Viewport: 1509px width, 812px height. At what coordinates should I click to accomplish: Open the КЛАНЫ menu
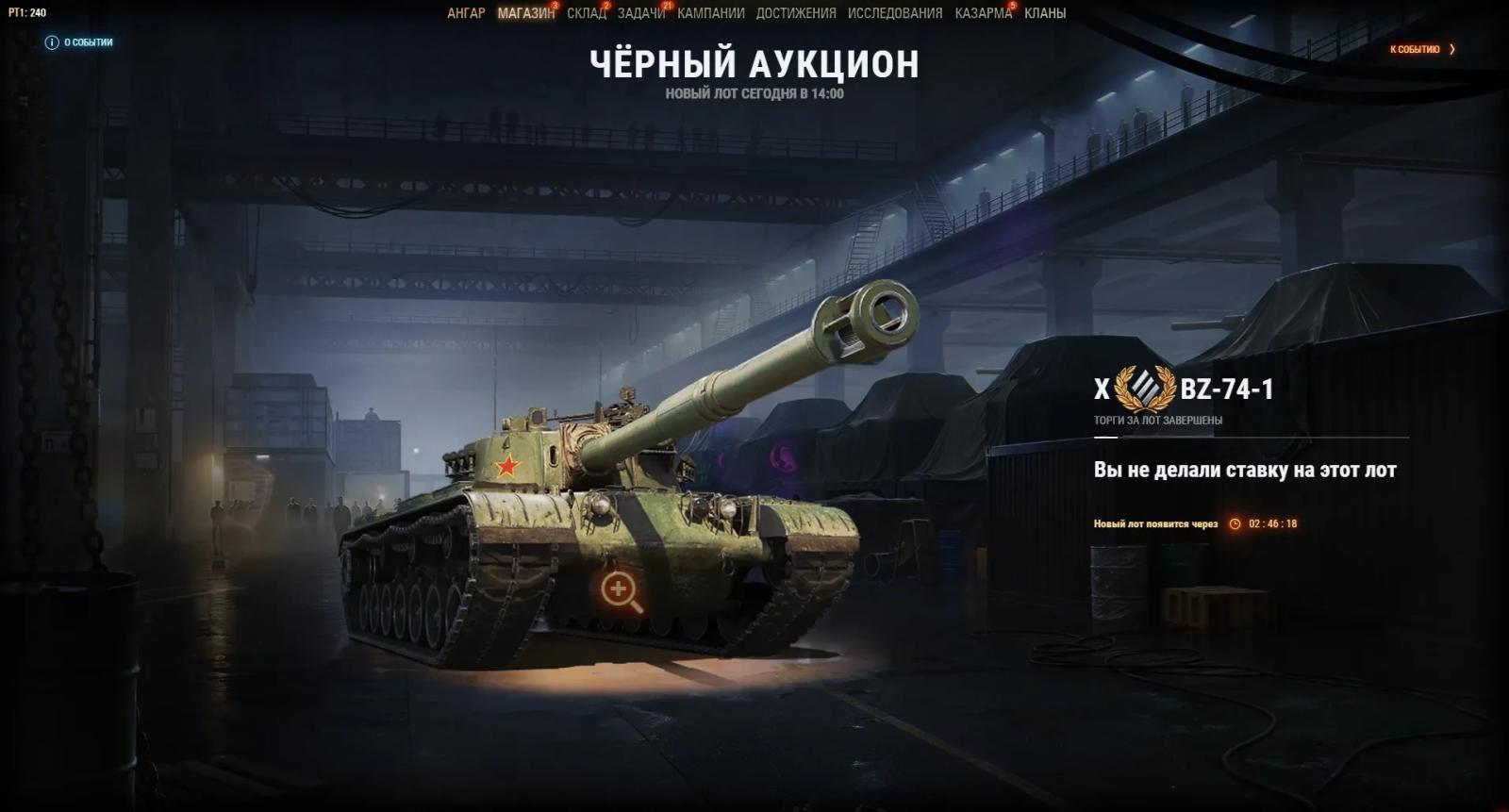1043,13
